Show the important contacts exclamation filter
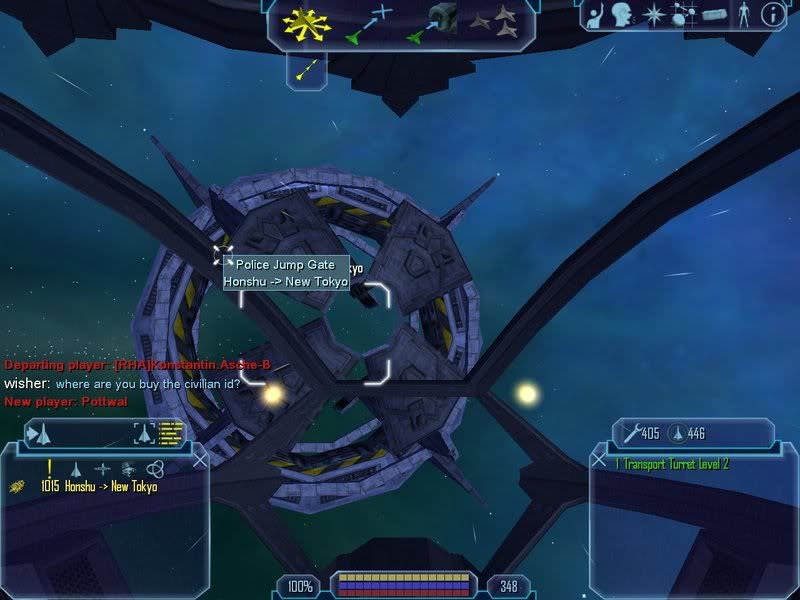This screenshot has height=600, width=800. pyautogui.click(x=49, y=467)
